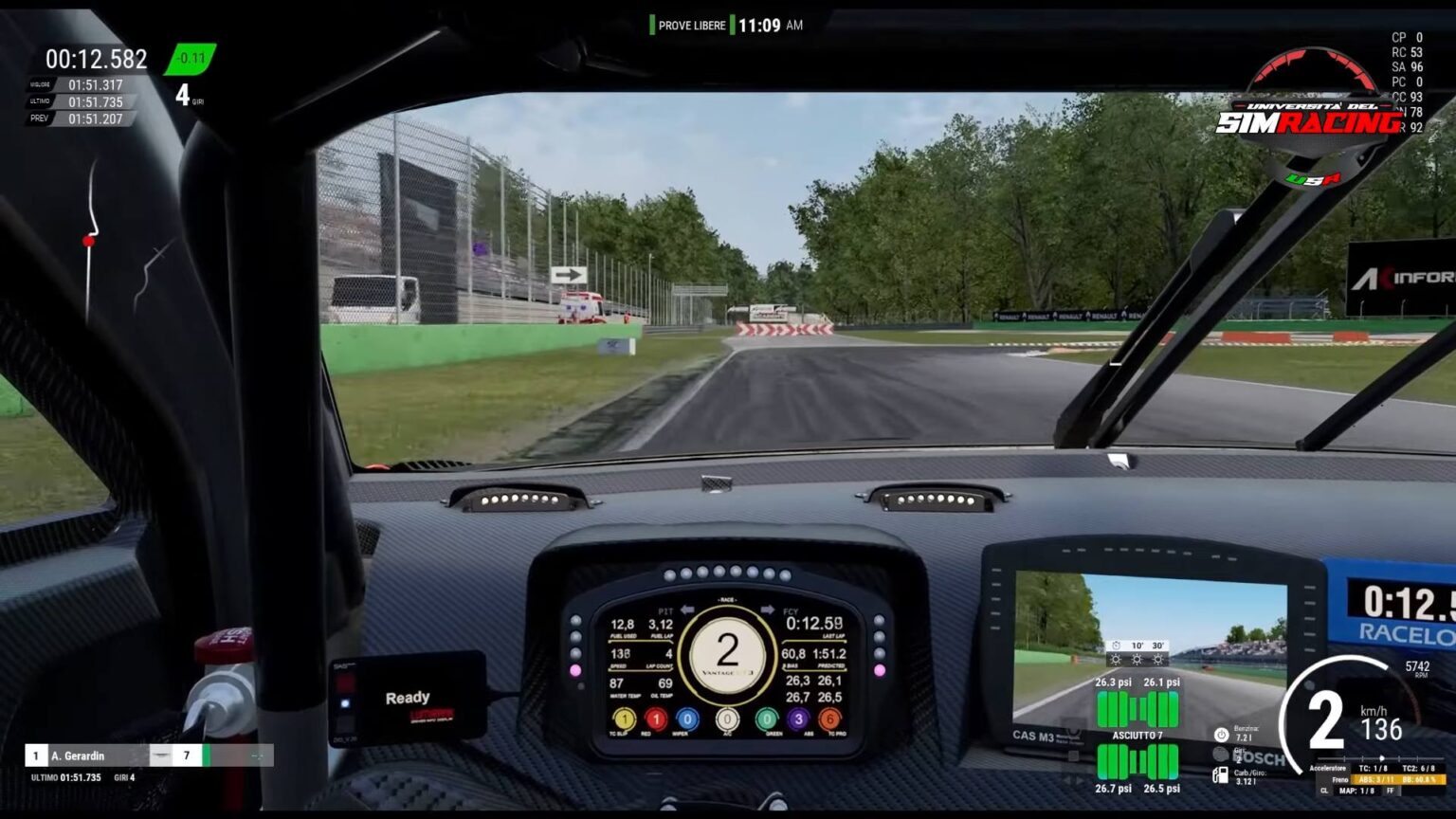Click the right page arrow on the dash display
The height and width of the screenshot is (819, 1456).
pyautogui.click(x=768, y=610)
